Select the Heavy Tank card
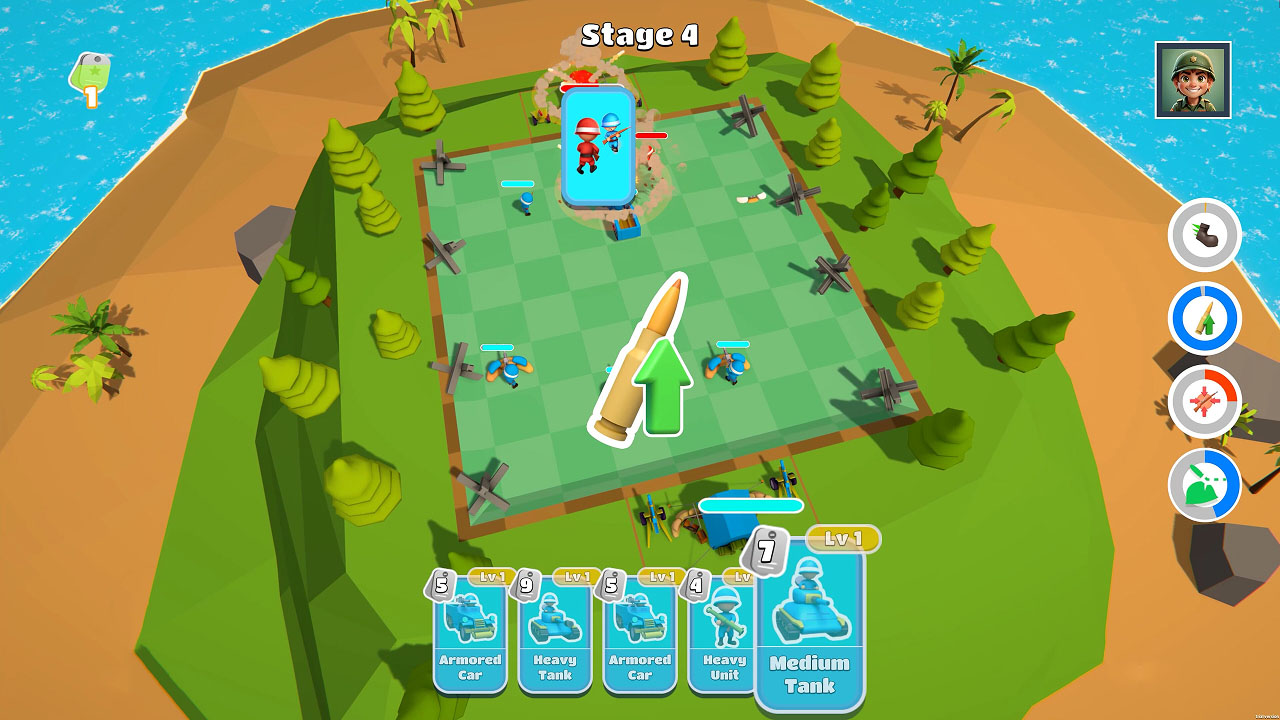The height and width of the screenshot is (720, 1280). pos(555,640)
